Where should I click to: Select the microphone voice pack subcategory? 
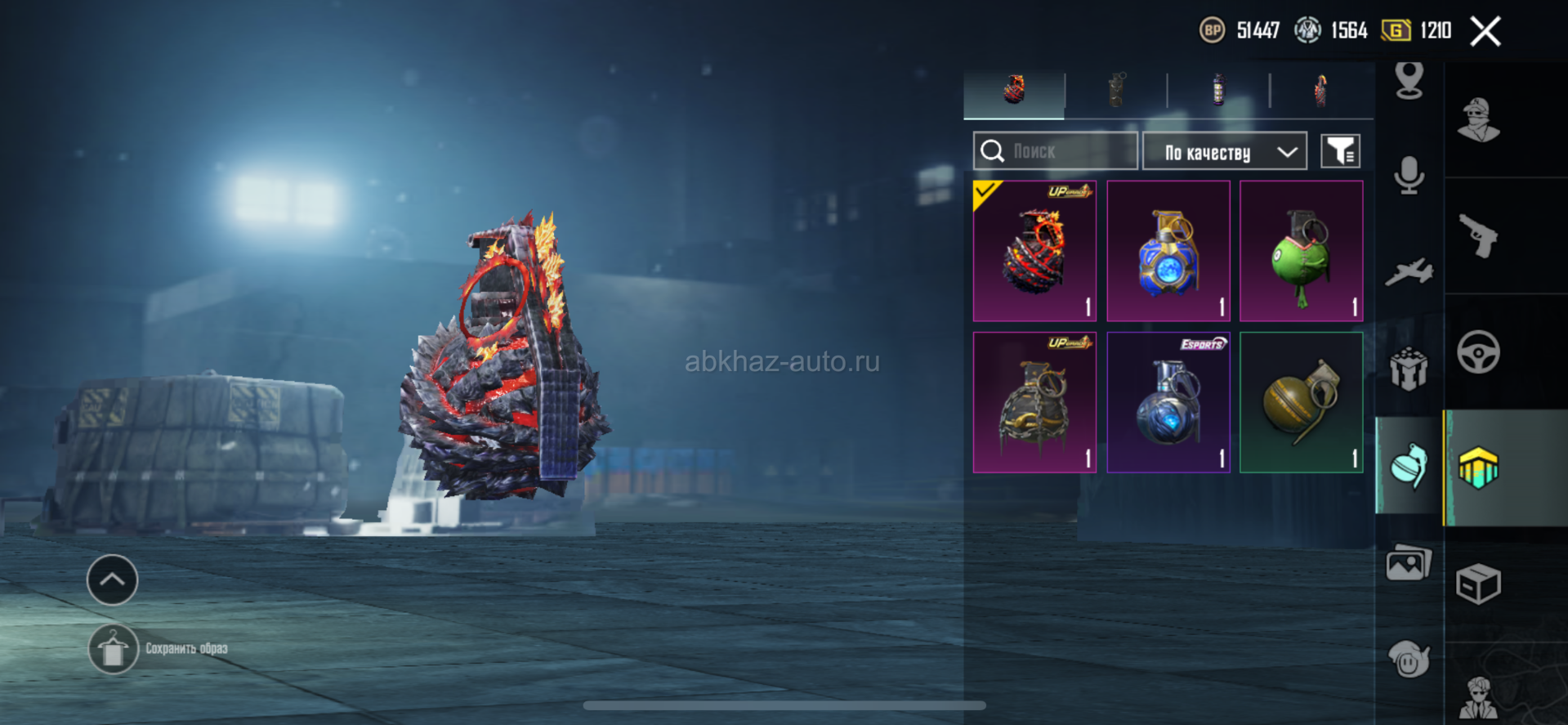[x=1409, y=176]
